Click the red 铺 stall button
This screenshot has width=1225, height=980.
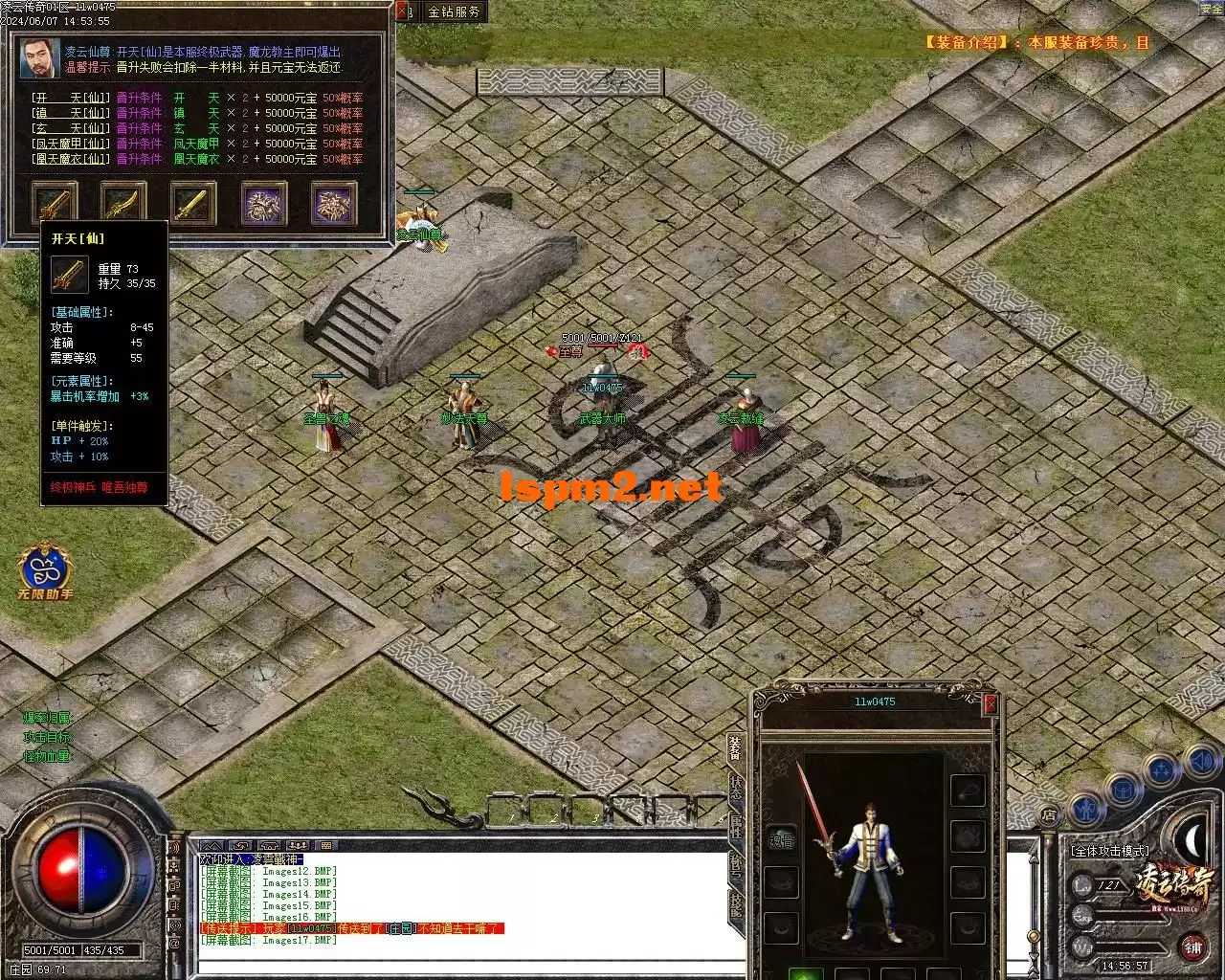point(1192,947)
